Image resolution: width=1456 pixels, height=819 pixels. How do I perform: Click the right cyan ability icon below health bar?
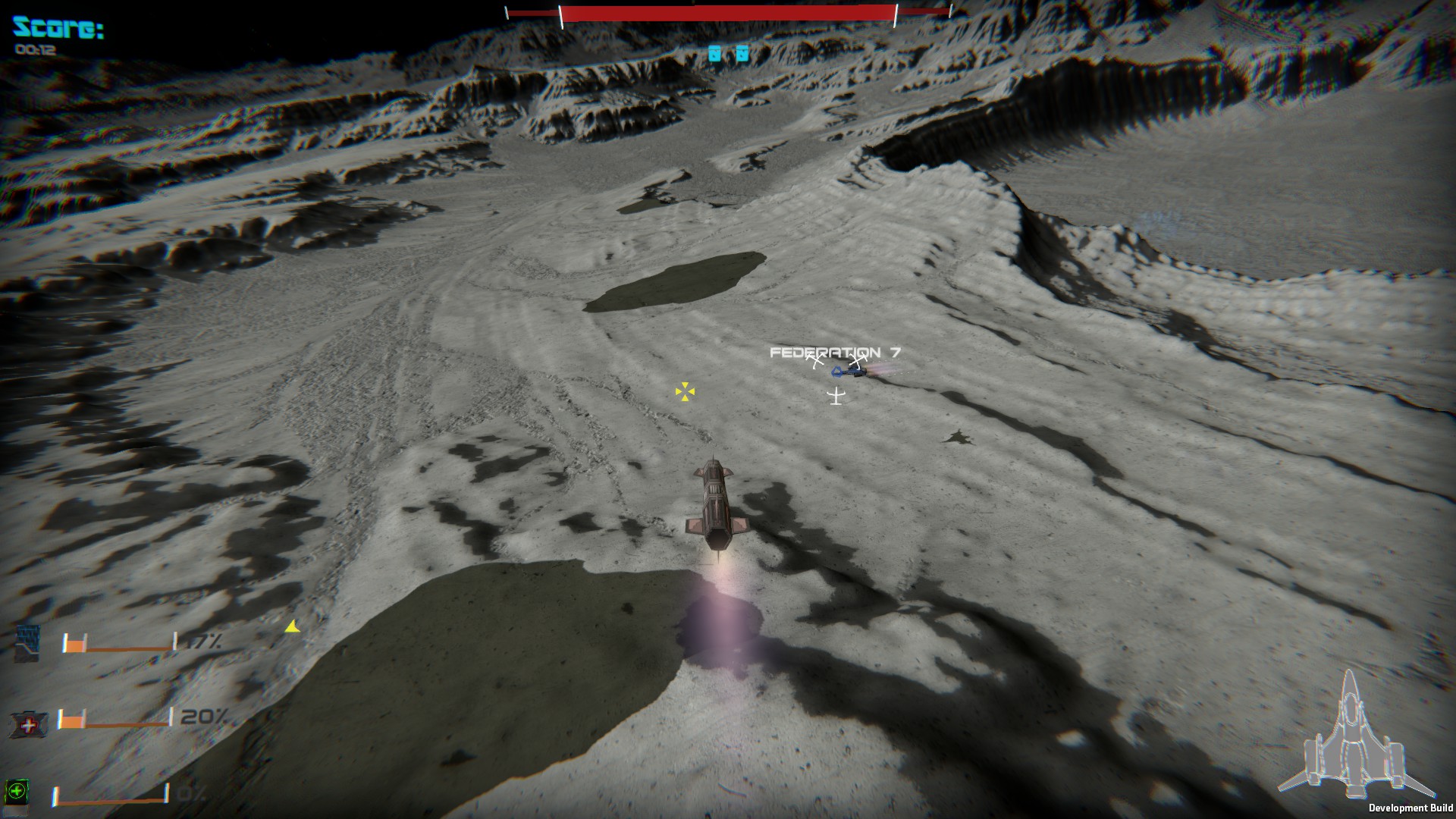[x=742, y=54]
